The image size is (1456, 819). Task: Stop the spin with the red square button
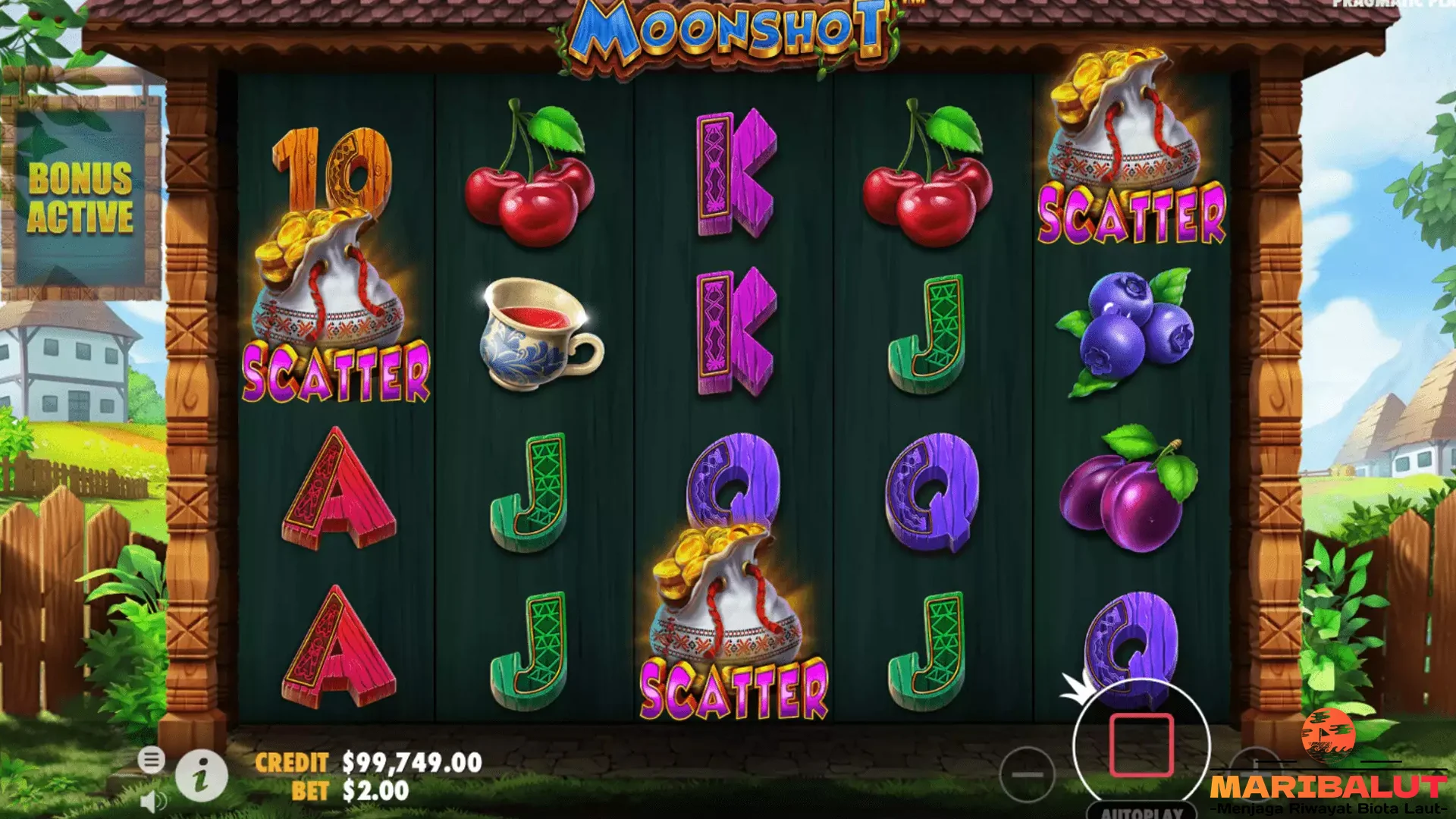1141,745
